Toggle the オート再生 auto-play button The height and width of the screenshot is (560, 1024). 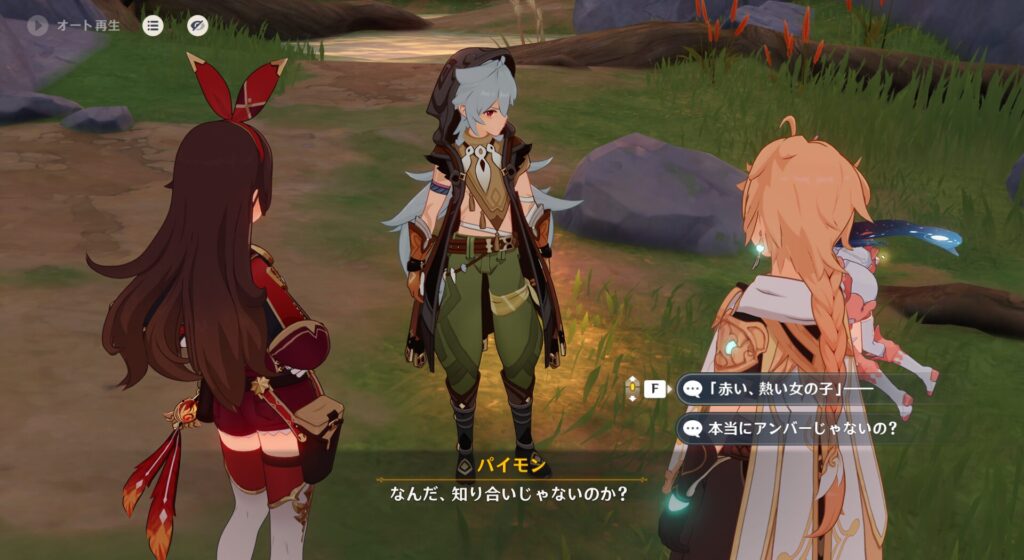[x=39, y=25]
